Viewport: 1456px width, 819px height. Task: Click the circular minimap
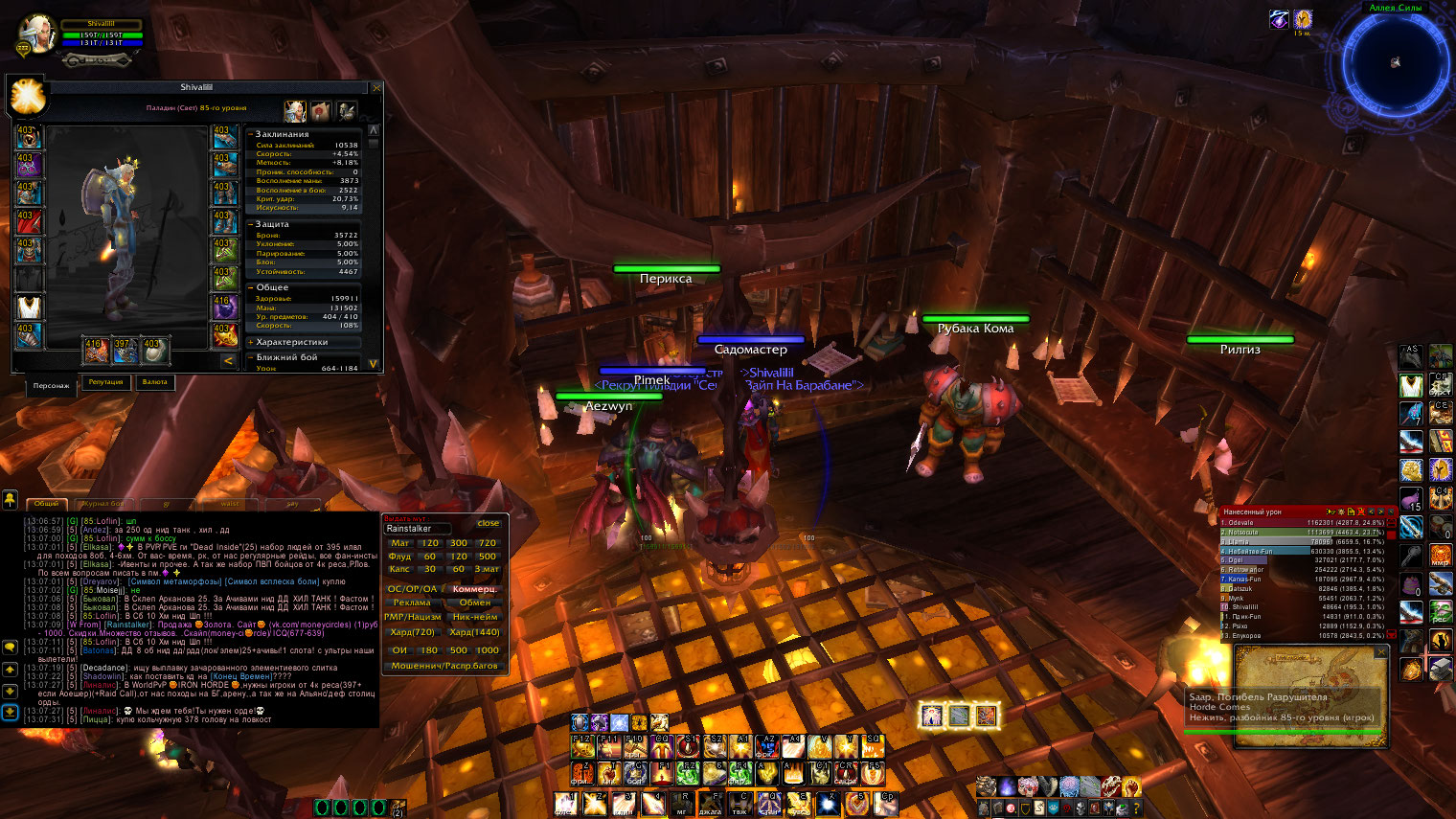(x=1395, y=63)
